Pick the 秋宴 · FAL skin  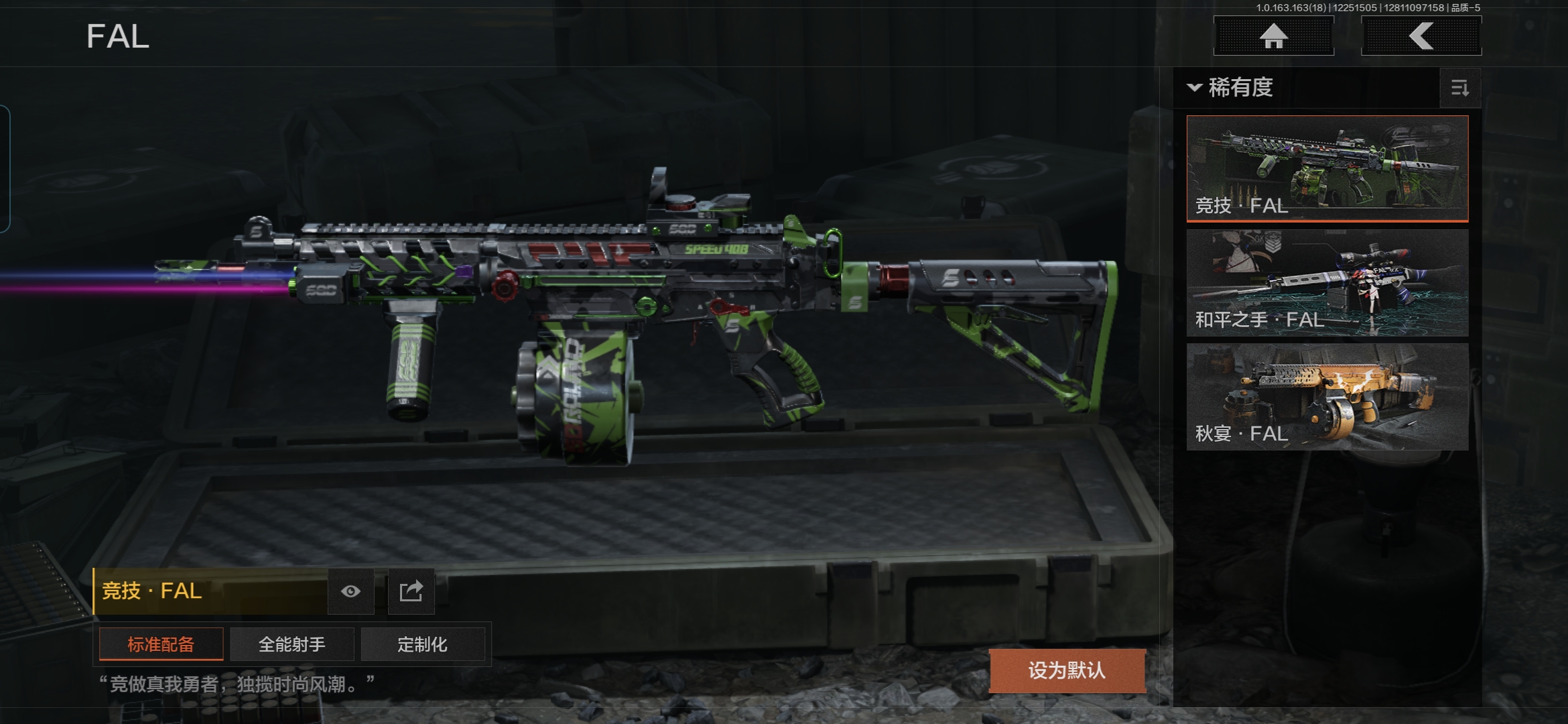(x=1327, y=396)
